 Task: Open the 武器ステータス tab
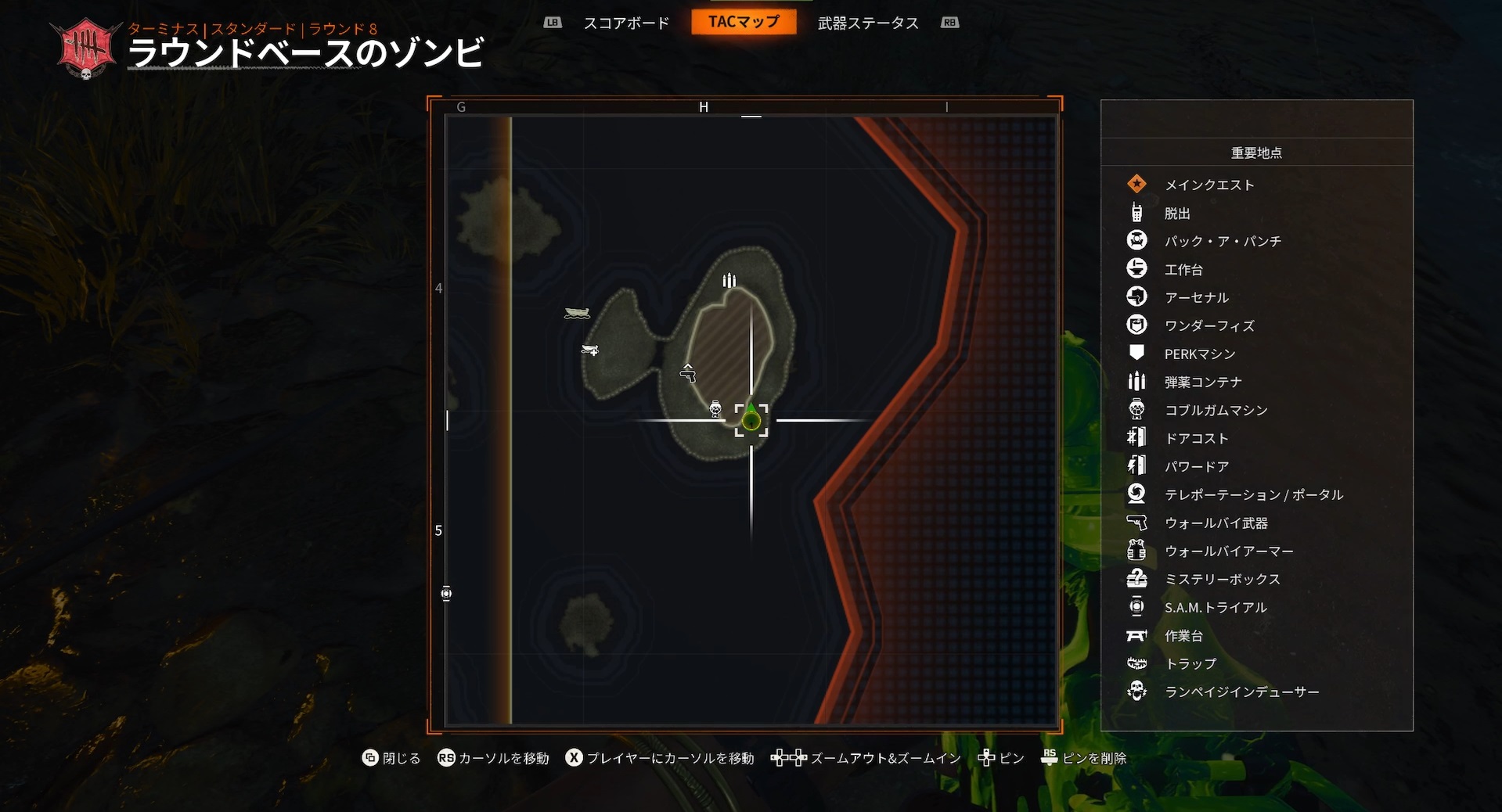point(869,23)
